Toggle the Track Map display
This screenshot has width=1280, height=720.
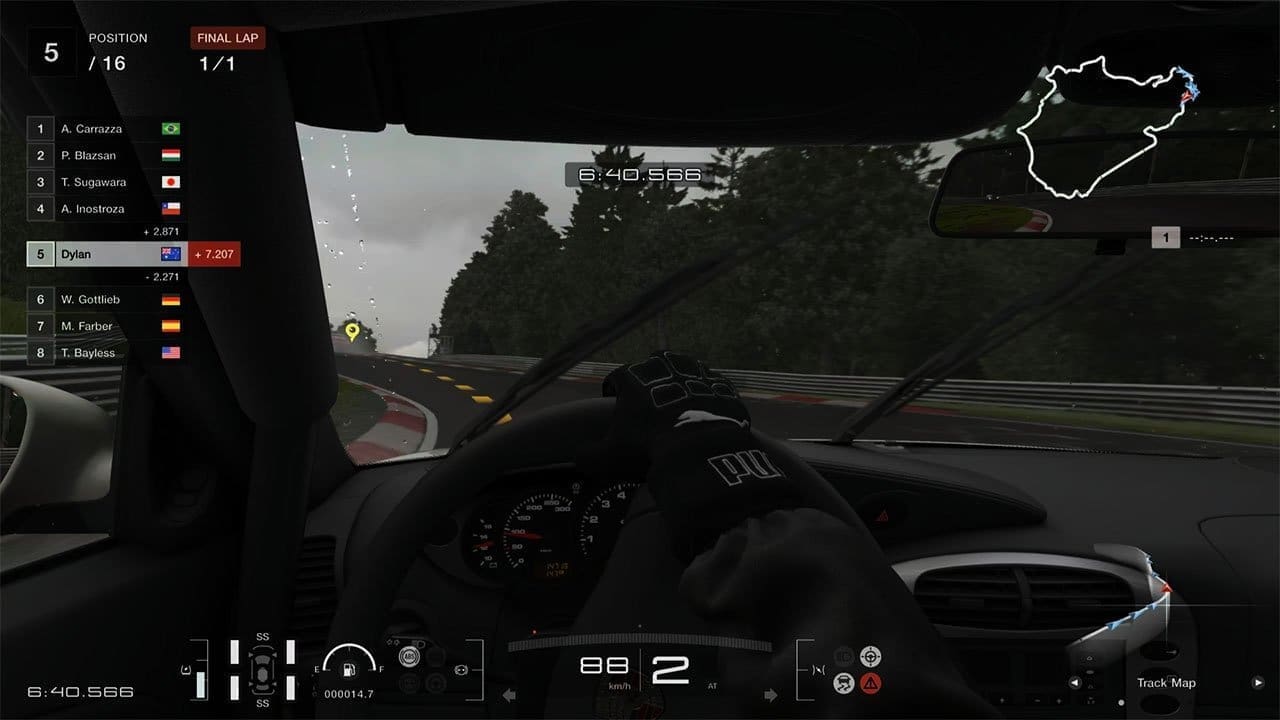coord(1166,683)
